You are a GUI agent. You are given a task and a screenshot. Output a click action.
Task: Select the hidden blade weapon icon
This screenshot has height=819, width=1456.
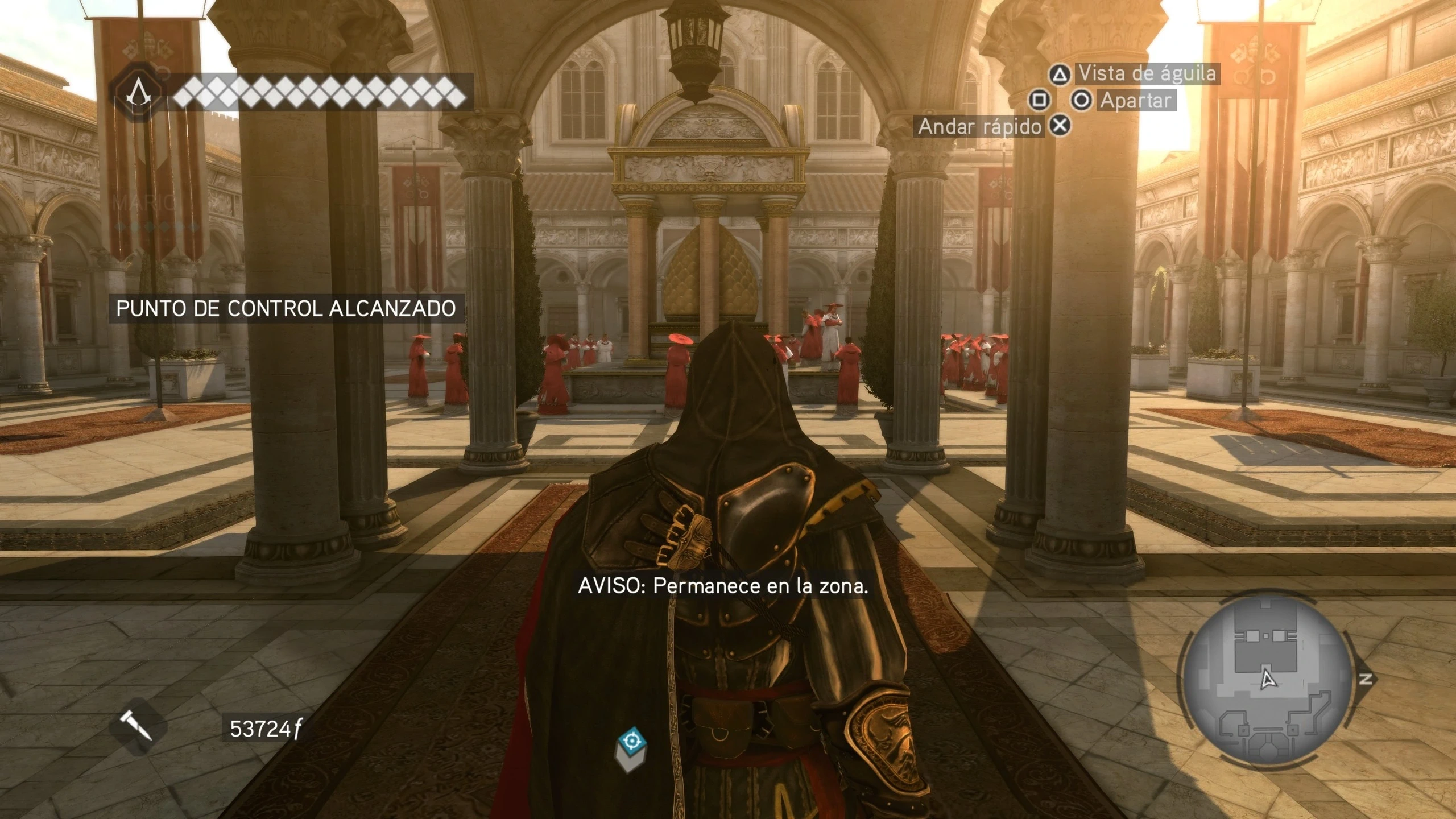tap(136, 727)
